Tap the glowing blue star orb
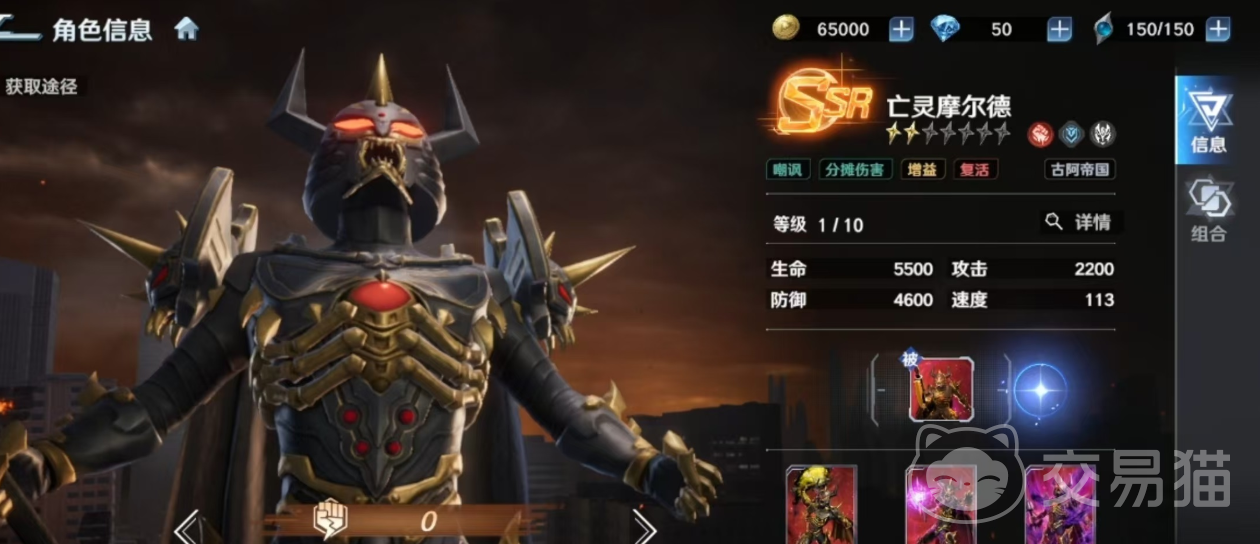Screen dimensions: 1260x544 click(1040, 389)
